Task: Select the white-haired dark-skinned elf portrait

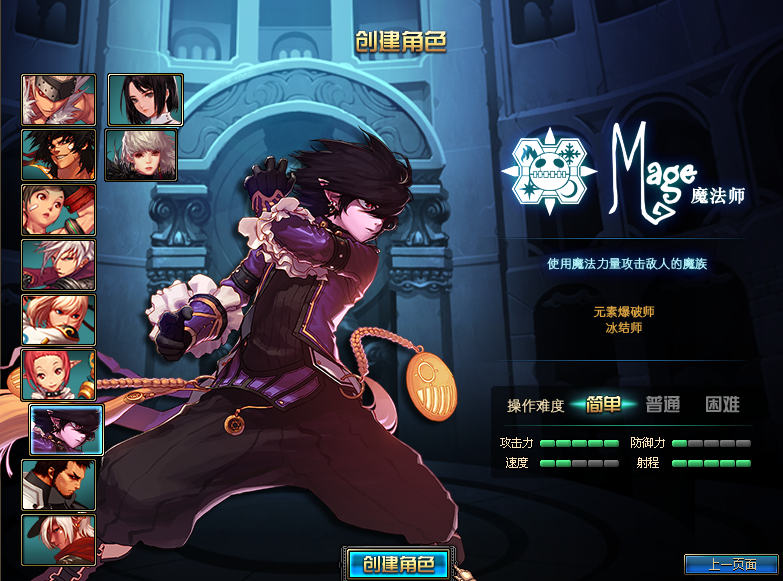Action: click(59, 540)
